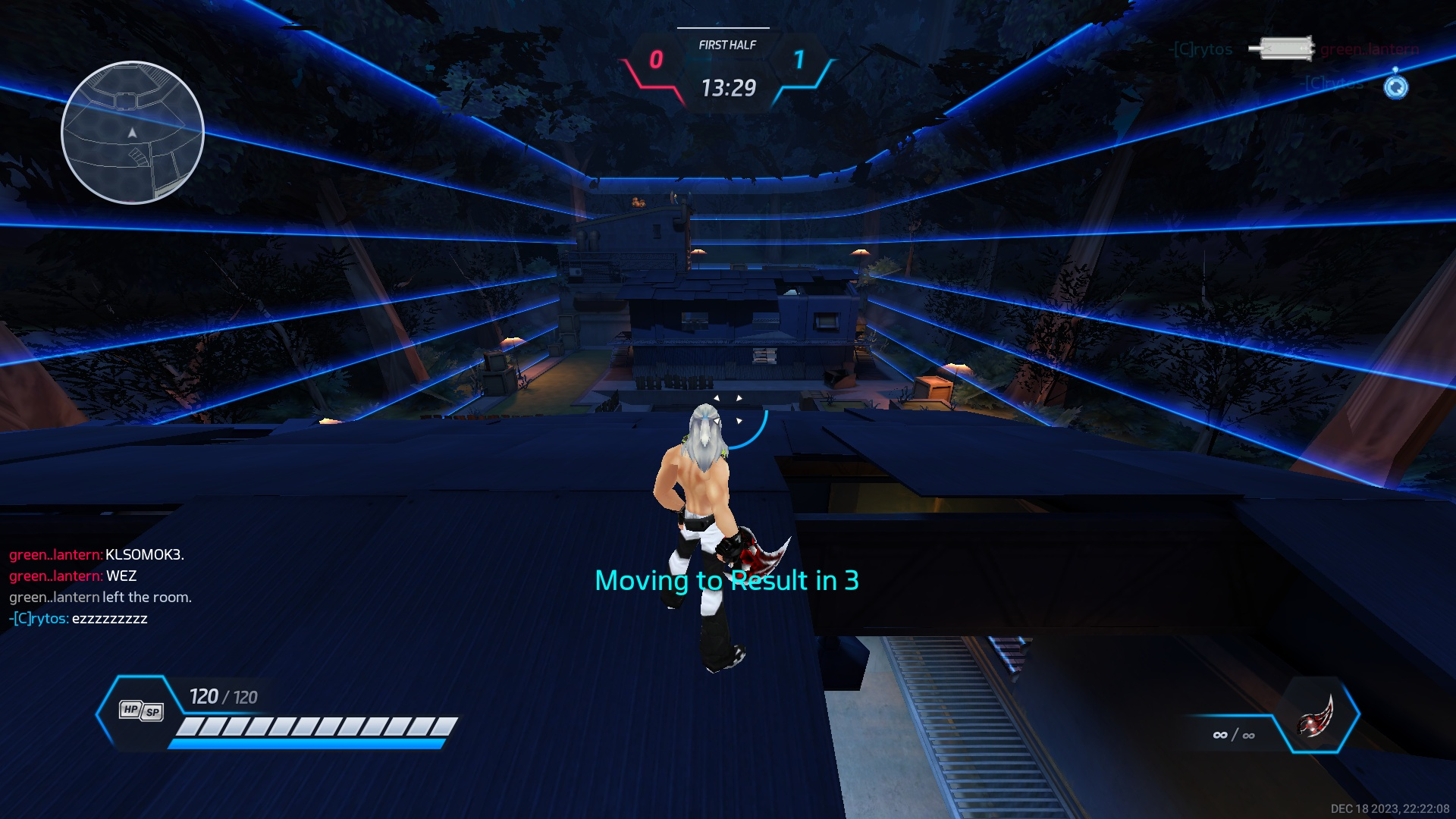
Task: Select the red claw weapon icon
Action: 1317,716
